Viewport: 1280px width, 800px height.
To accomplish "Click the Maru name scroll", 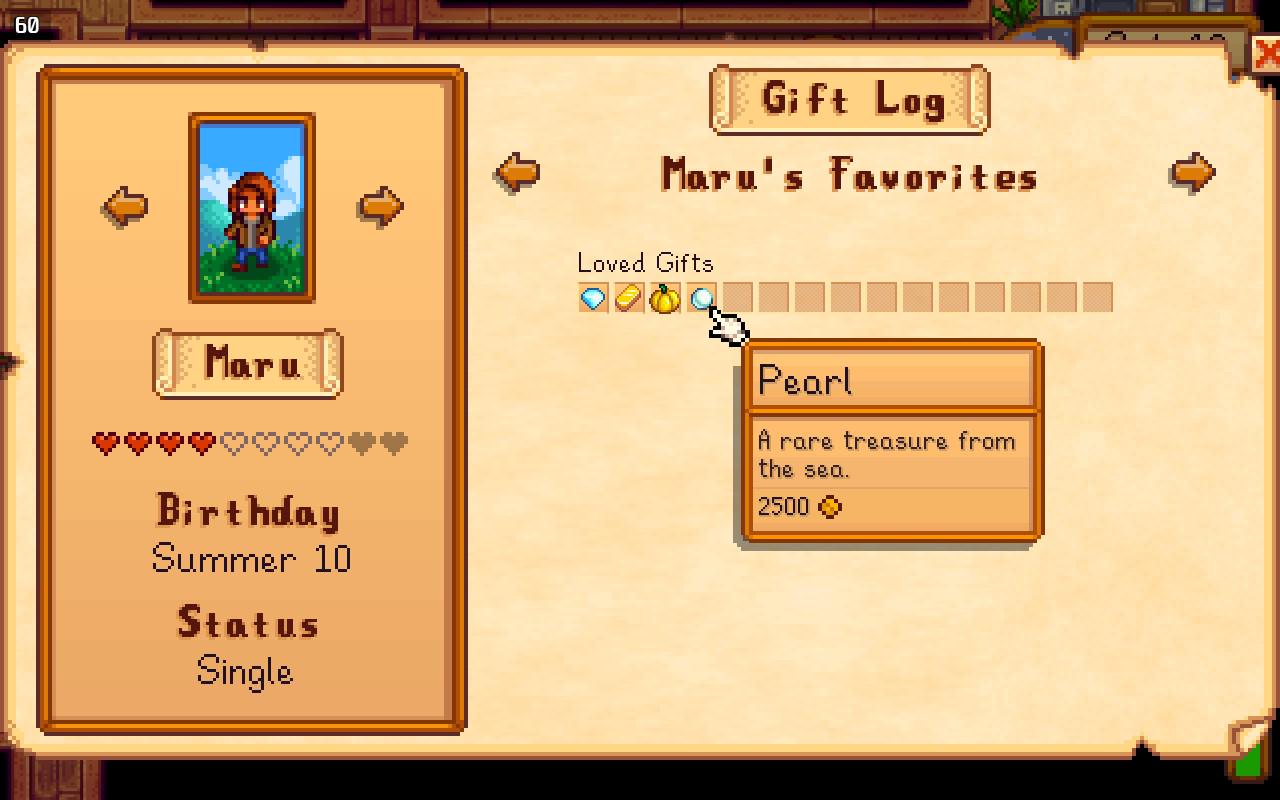I will (x=246, y=365).
